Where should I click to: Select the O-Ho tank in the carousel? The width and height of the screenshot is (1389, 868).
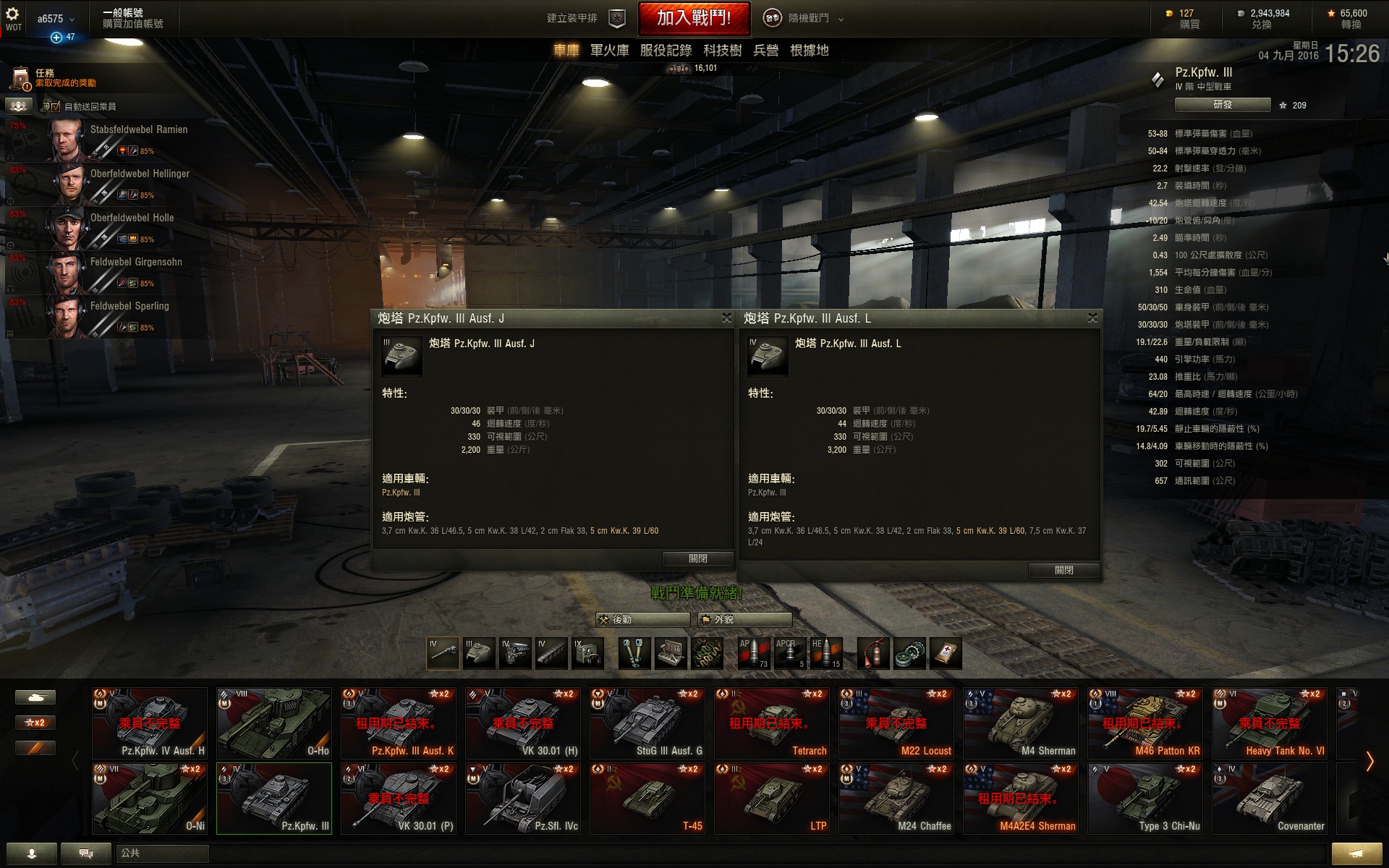[274, 723]
